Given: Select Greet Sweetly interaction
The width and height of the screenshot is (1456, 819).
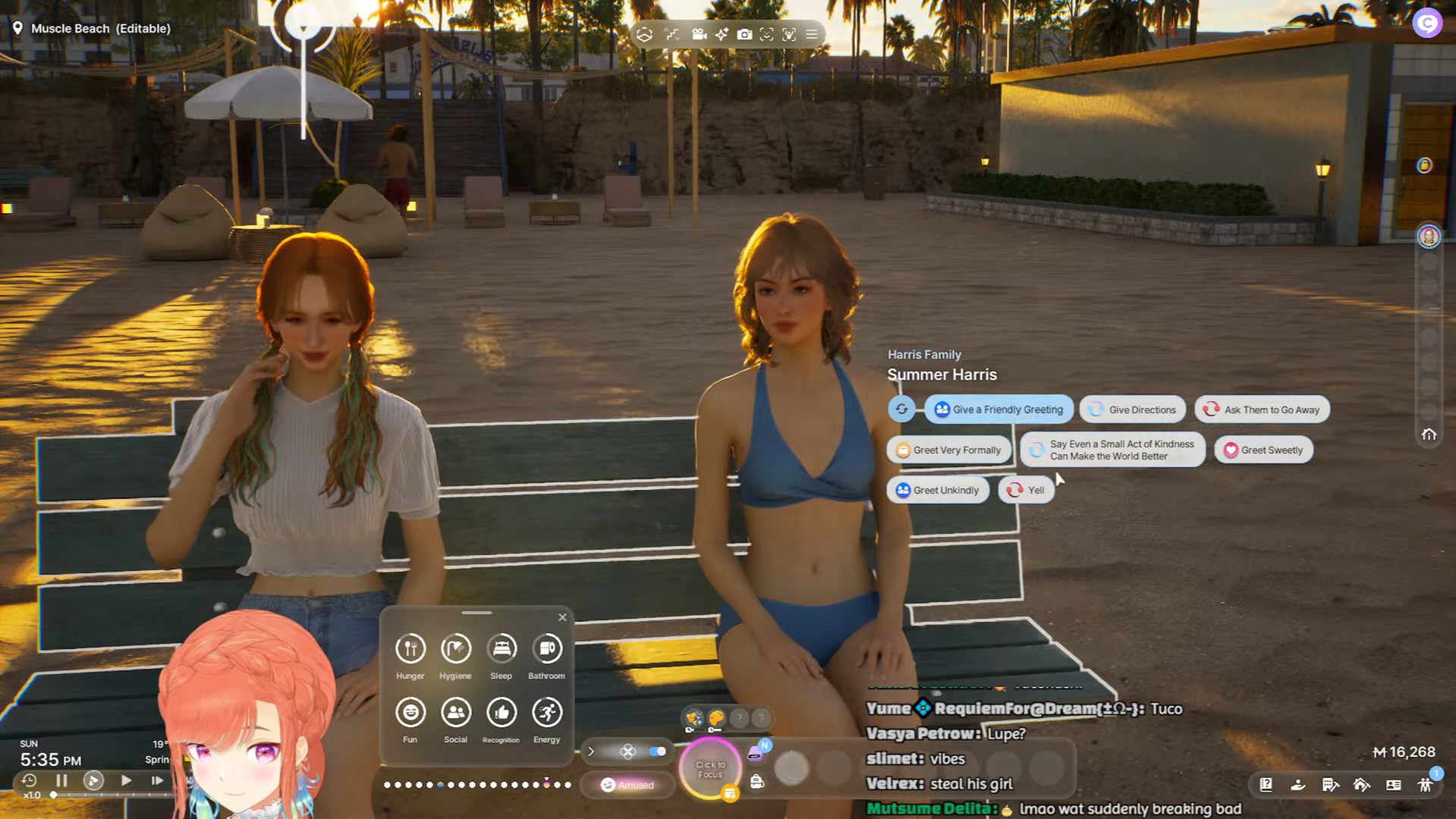Looking at the screenshot, I should click(x=1263, y=450).
